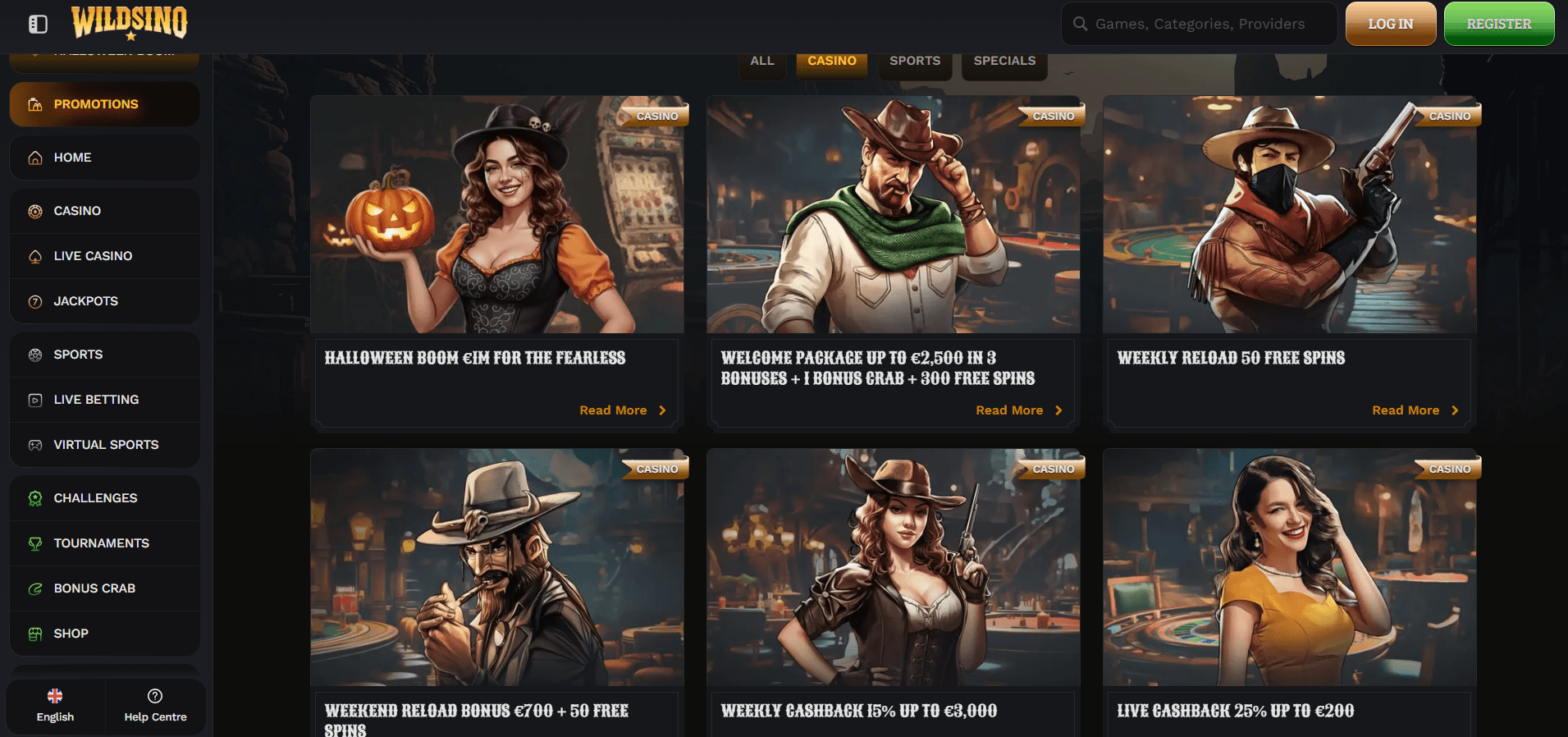Select the Sports promotions tab

[x=915, y=62]
